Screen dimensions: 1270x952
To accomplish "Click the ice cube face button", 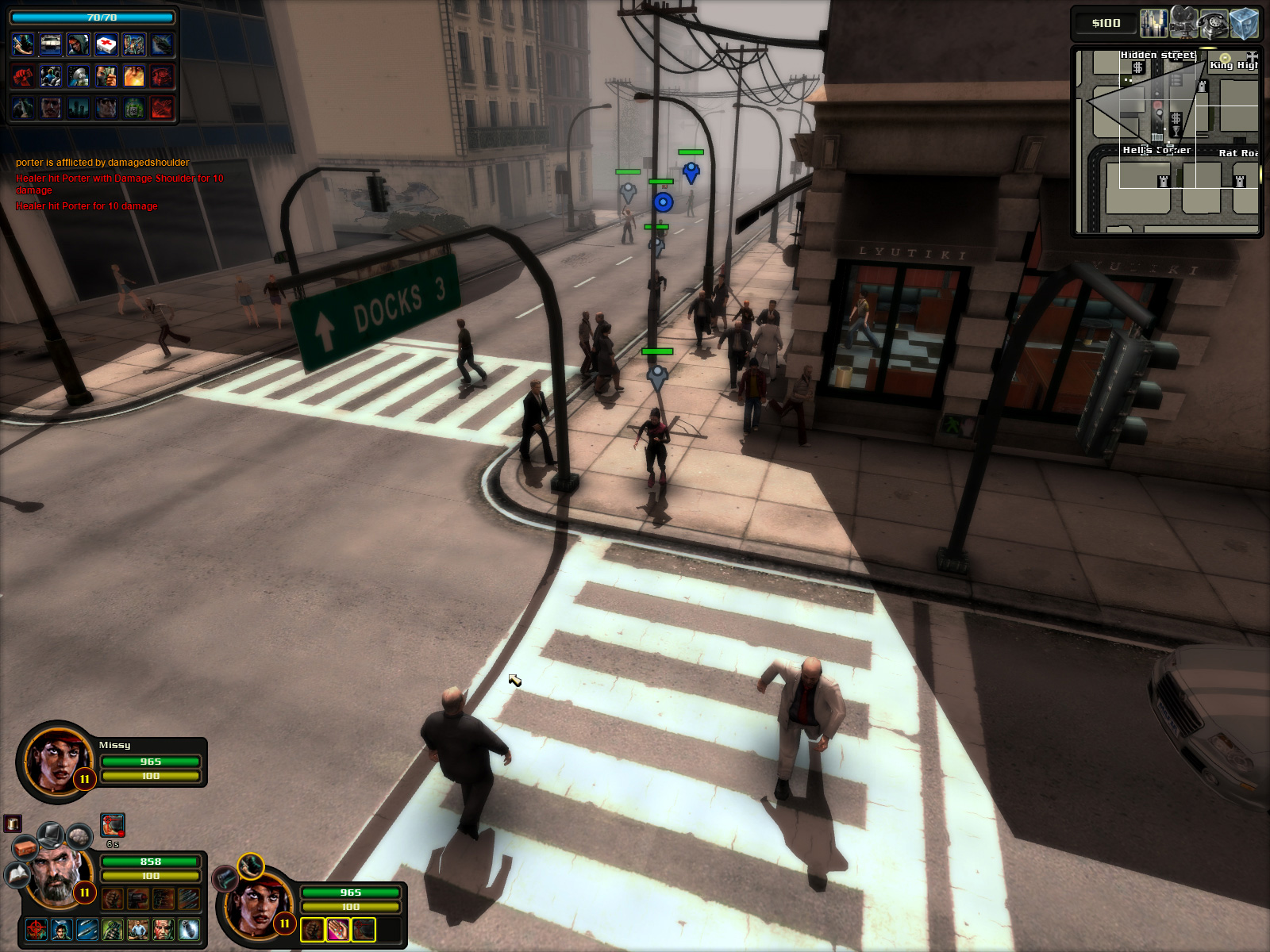I will 1244,24.
